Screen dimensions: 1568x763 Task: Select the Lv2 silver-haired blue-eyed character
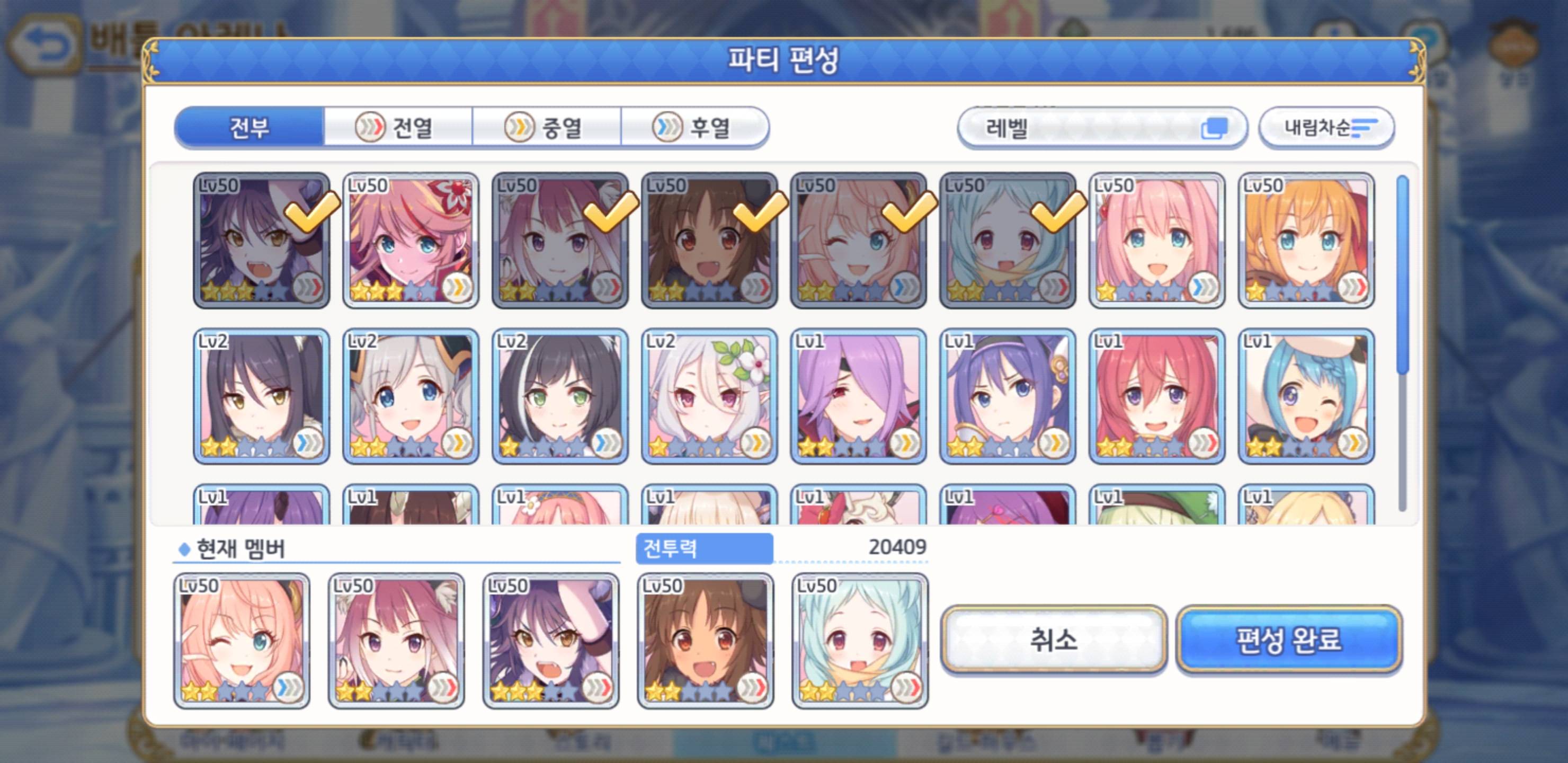click(411, 396)
